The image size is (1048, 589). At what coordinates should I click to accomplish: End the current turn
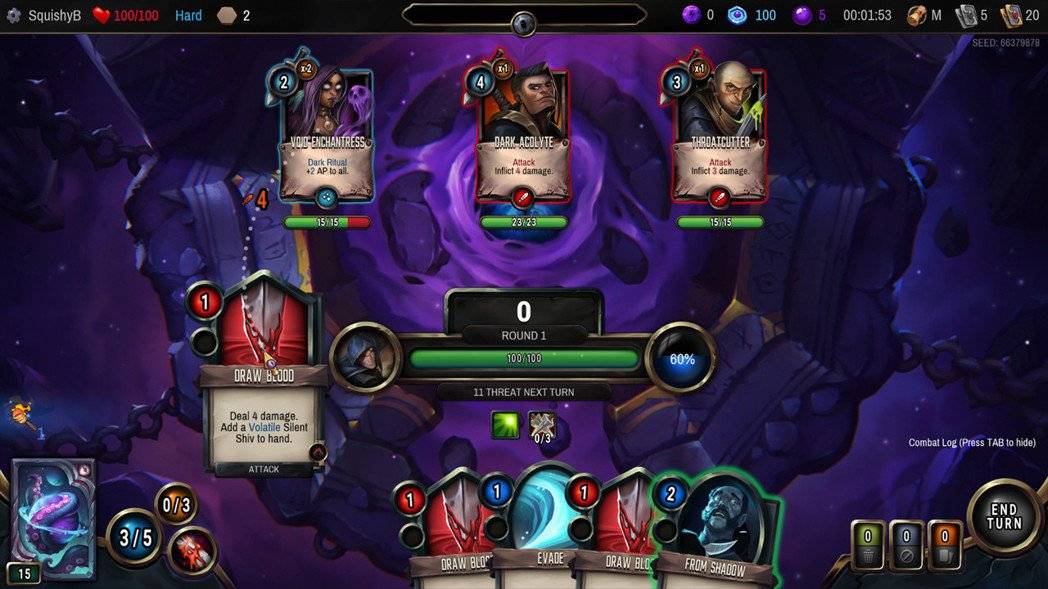(x=1003, y=517)
